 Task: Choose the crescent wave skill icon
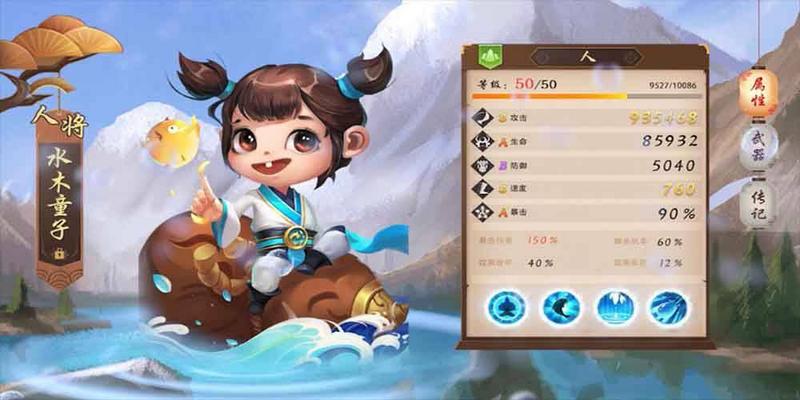[x=562, y=306]
